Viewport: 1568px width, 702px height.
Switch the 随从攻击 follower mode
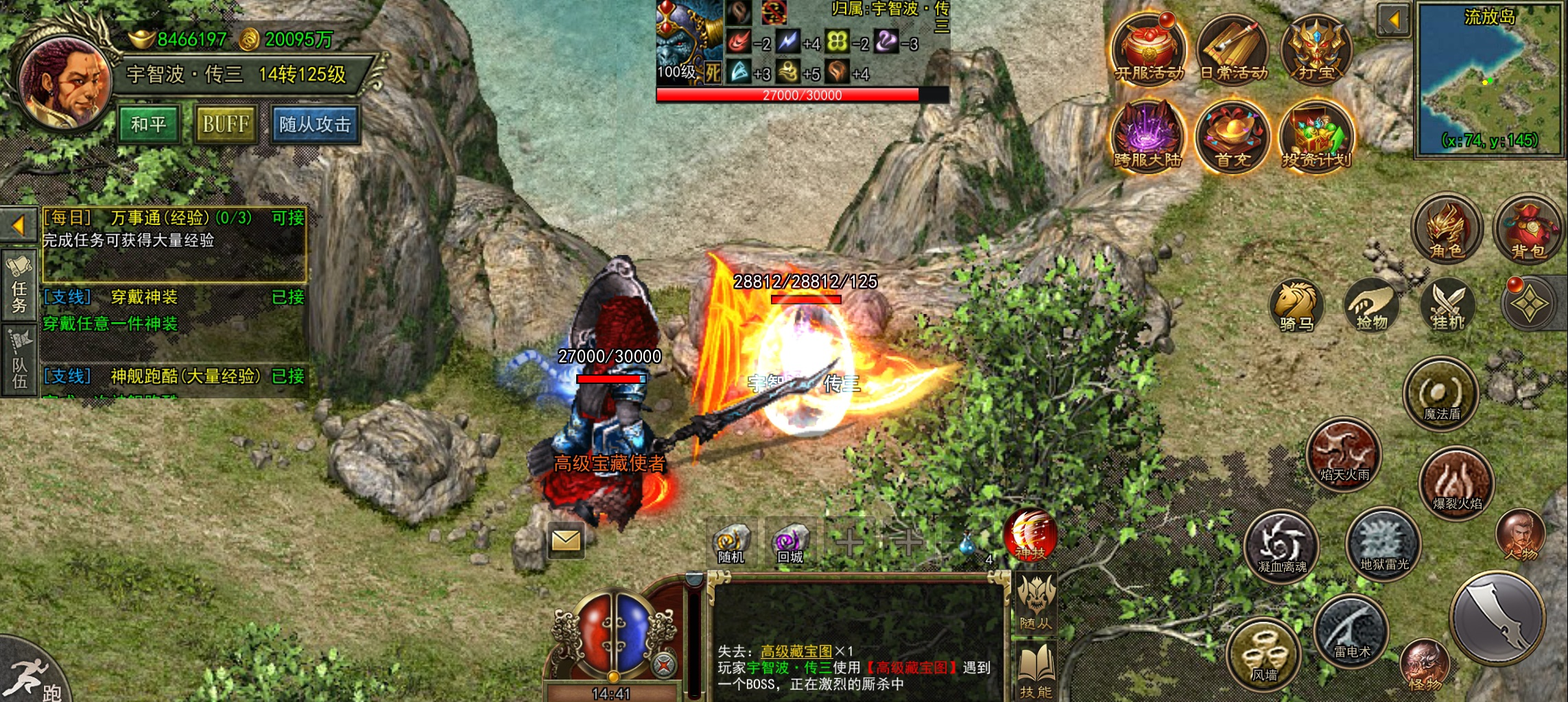point(315,124)
